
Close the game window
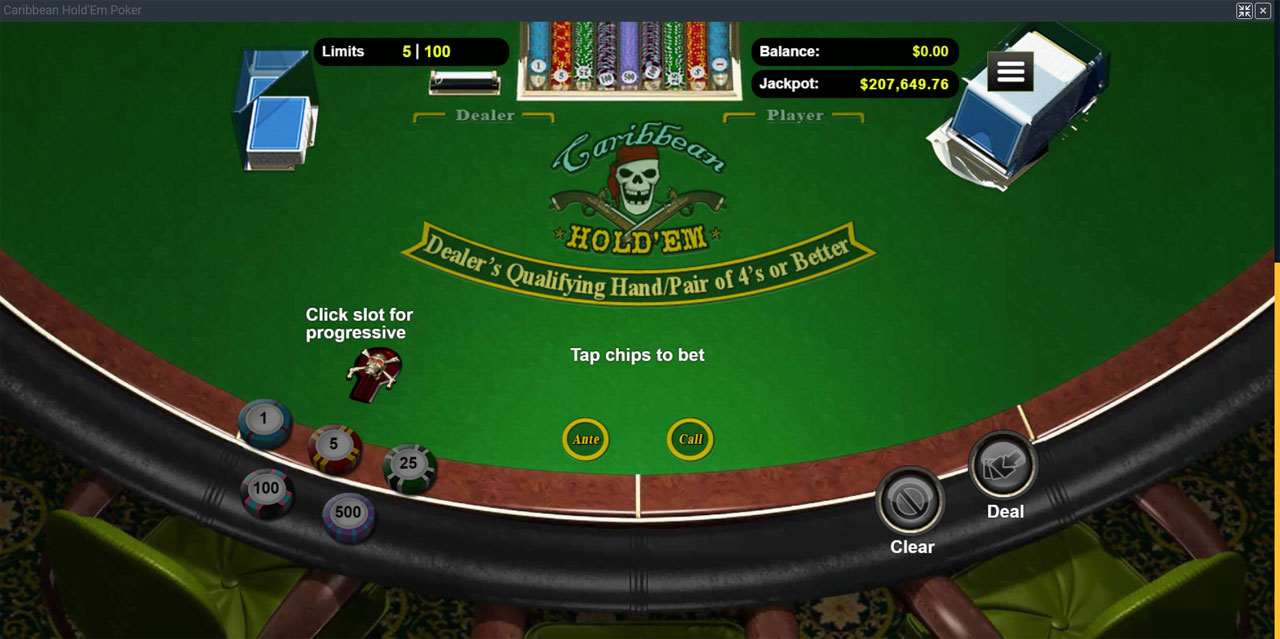pyautogui.click(x=1263, y=10)
